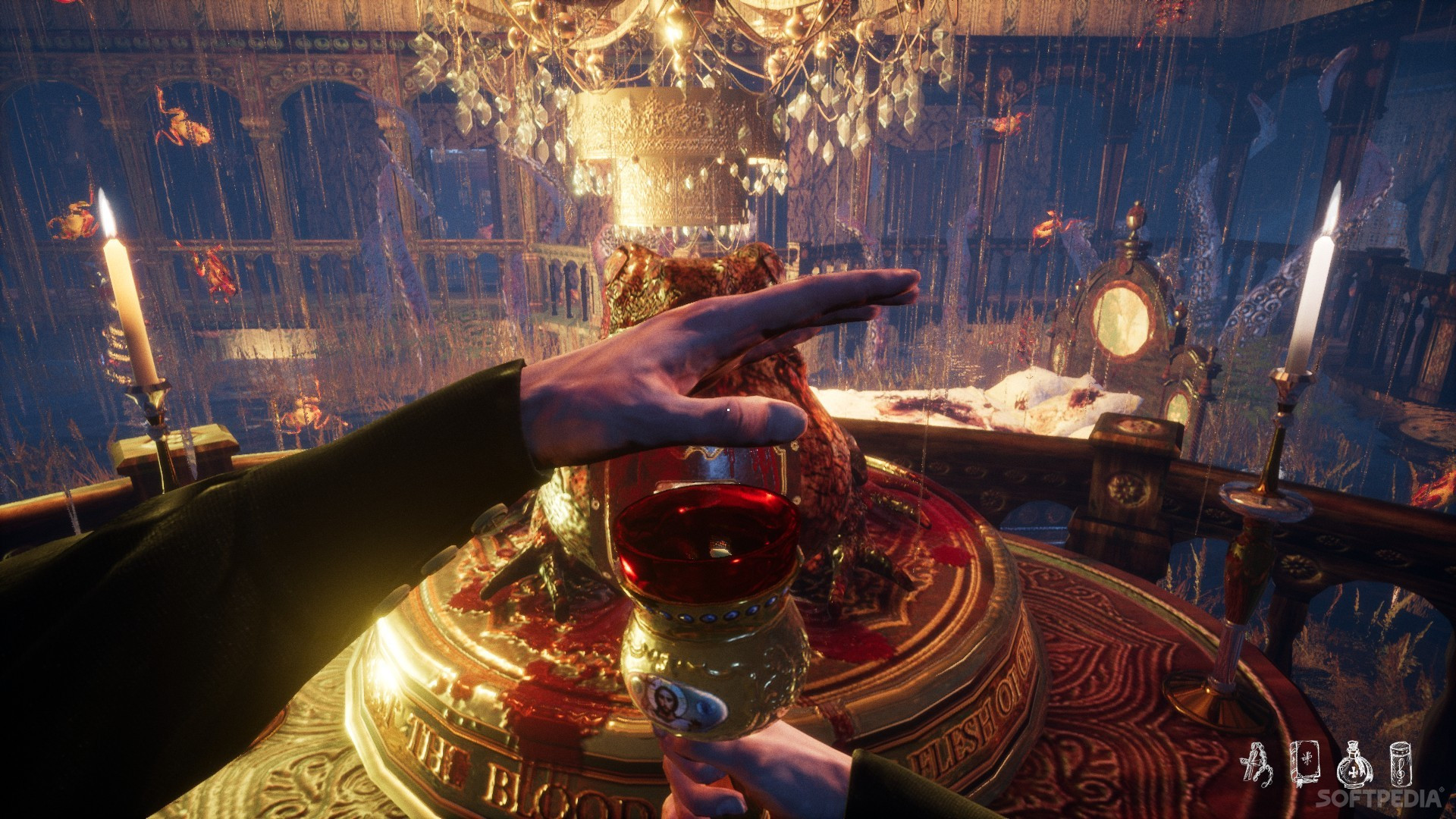Choose the holy book icon
1456x819 pixels.
tap(1304, 764)
